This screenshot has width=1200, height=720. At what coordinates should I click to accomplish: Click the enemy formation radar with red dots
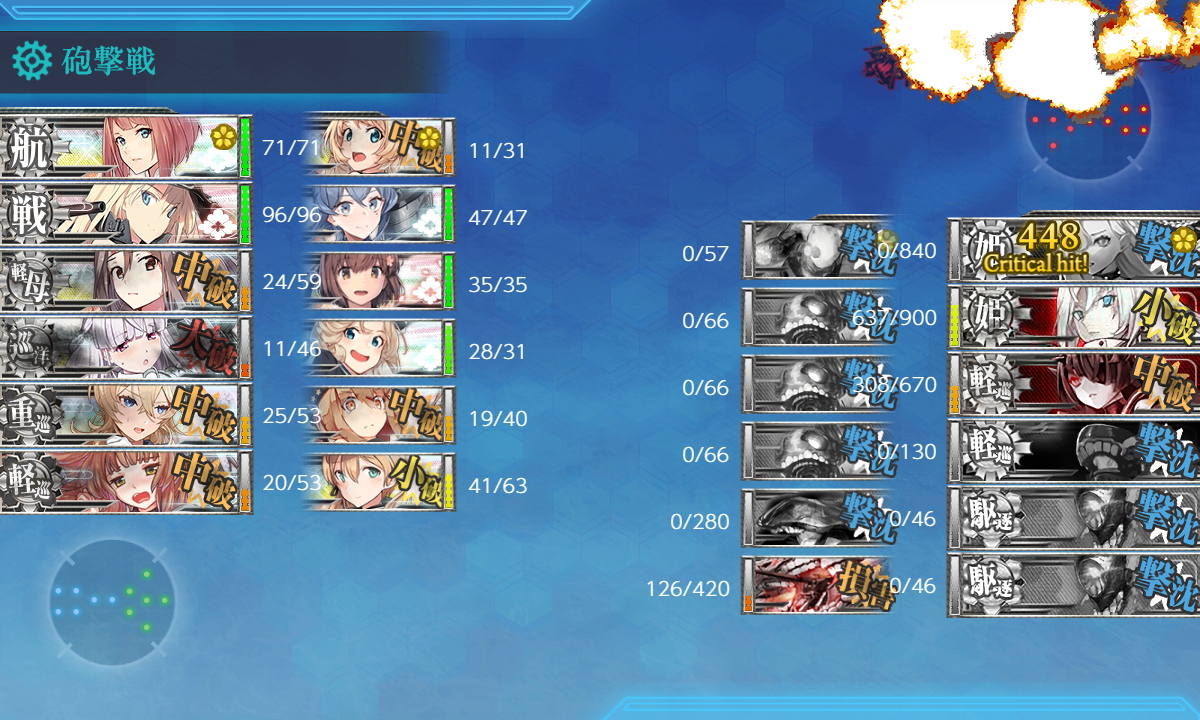point(1088,120)
